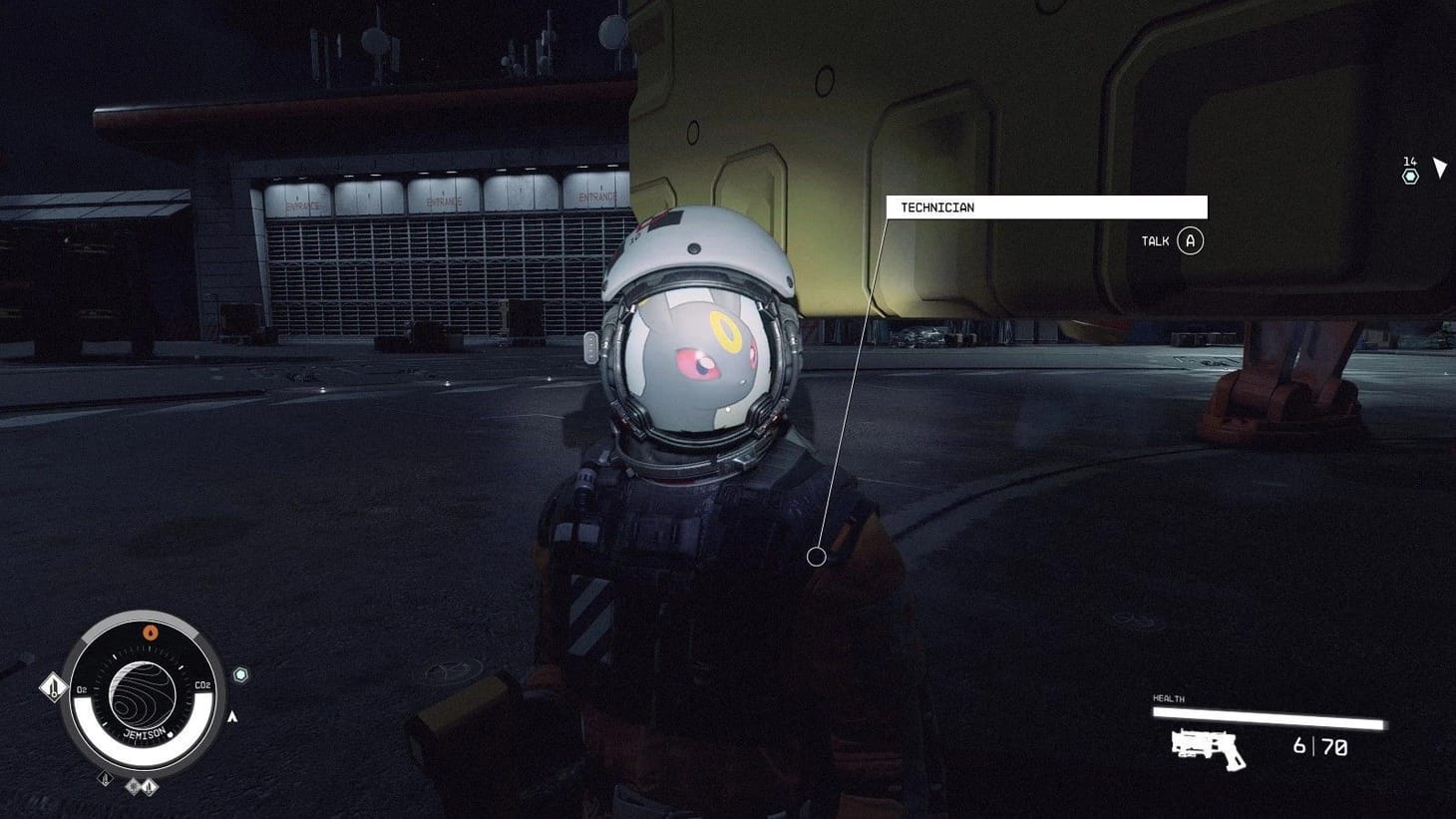Click the white triangular direction marker top right
The image size is (1456, 819).
[x=1440, y=166]
